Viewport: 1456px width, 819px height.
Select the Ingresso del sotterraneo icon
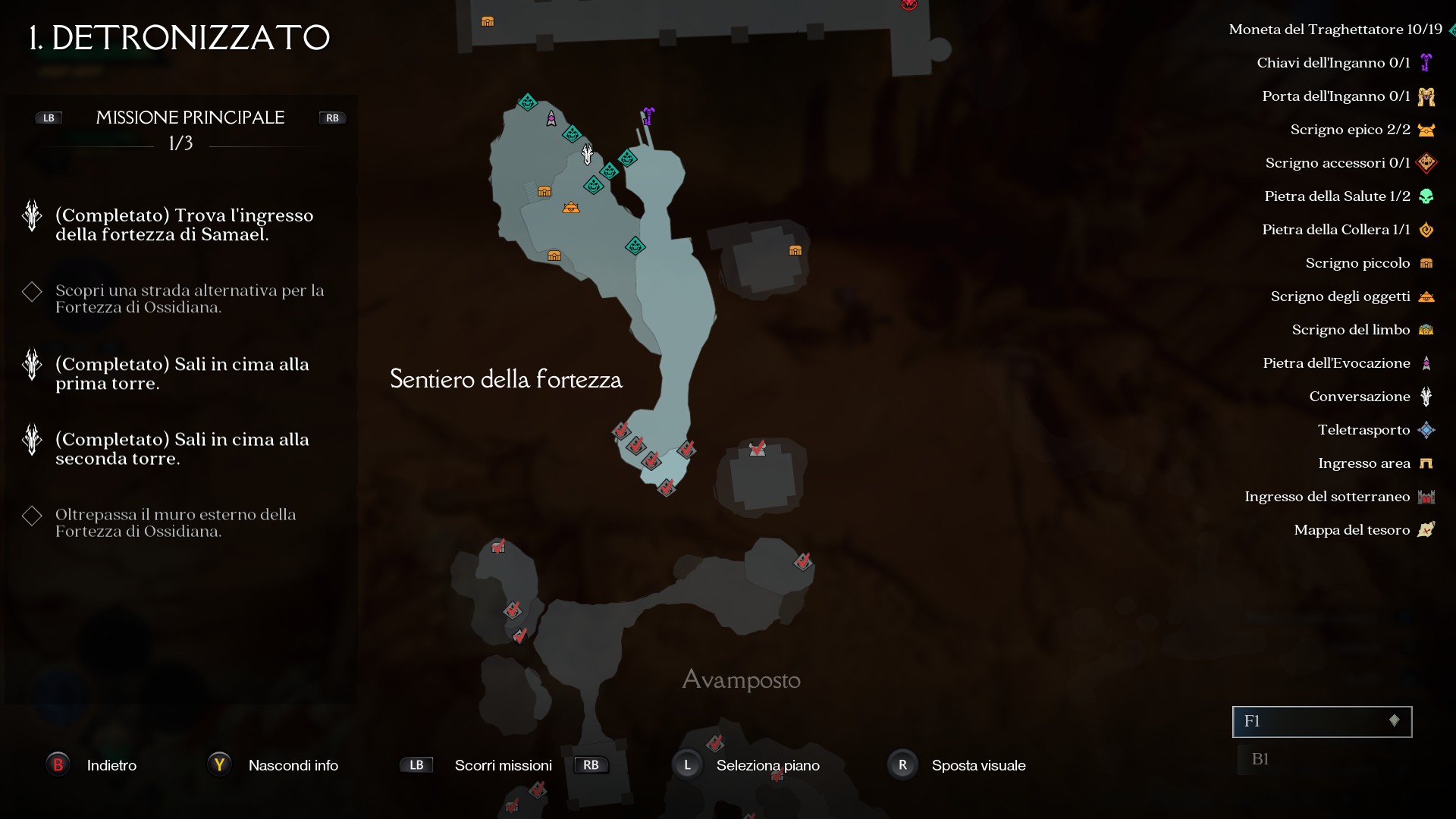click(x=1426, y=496)
